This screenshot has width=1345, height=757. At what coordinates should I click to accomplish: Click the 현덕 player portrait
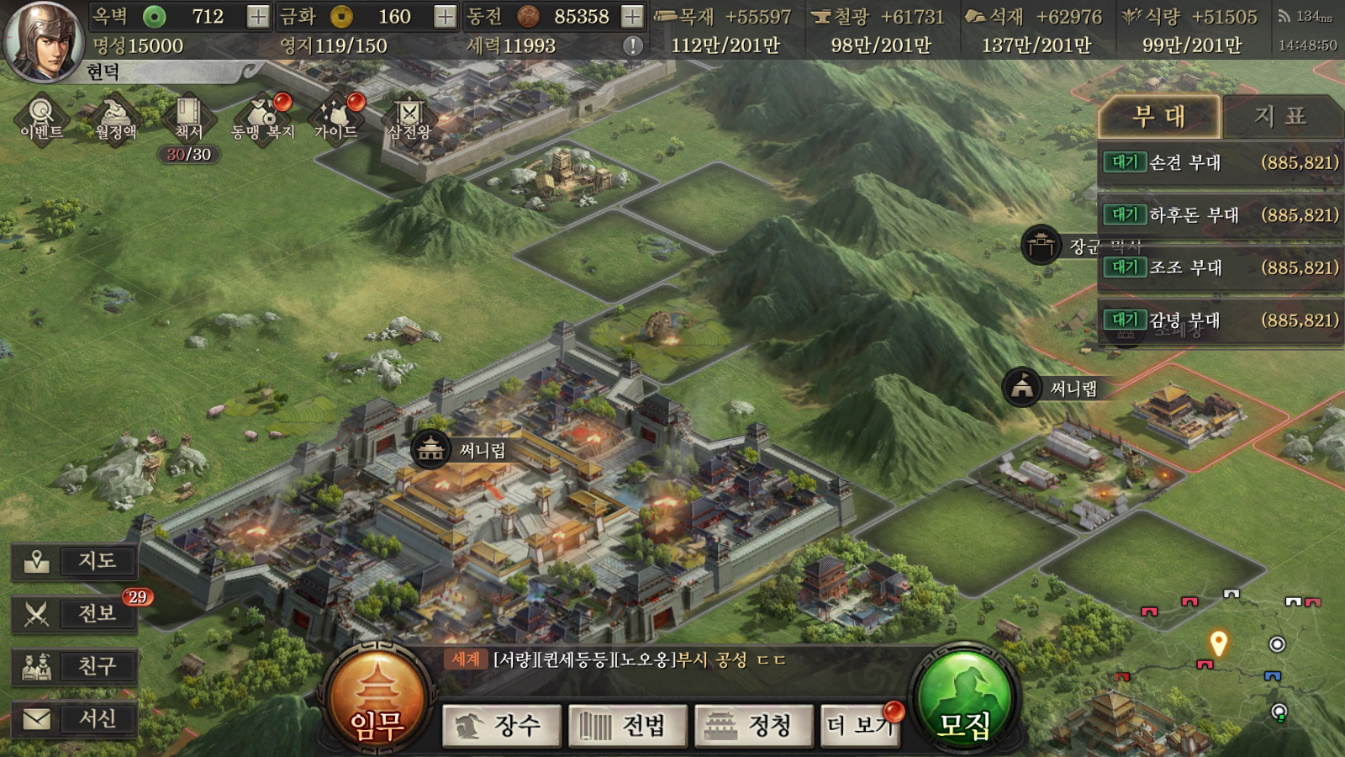pyautogui.click(x=44, y=40)
